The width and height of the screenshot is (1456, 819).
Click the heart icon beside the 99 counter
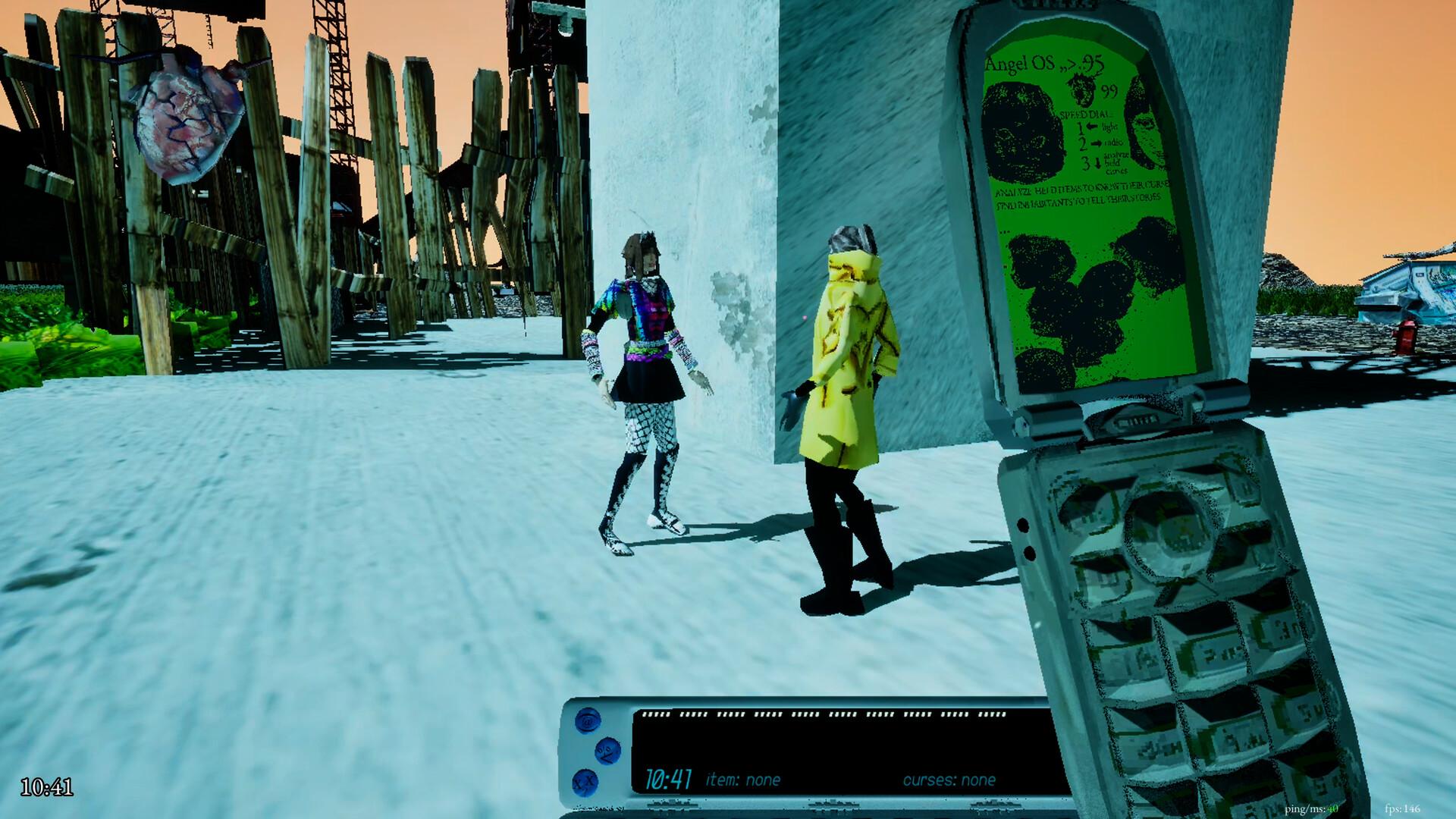coord(1082,91)
